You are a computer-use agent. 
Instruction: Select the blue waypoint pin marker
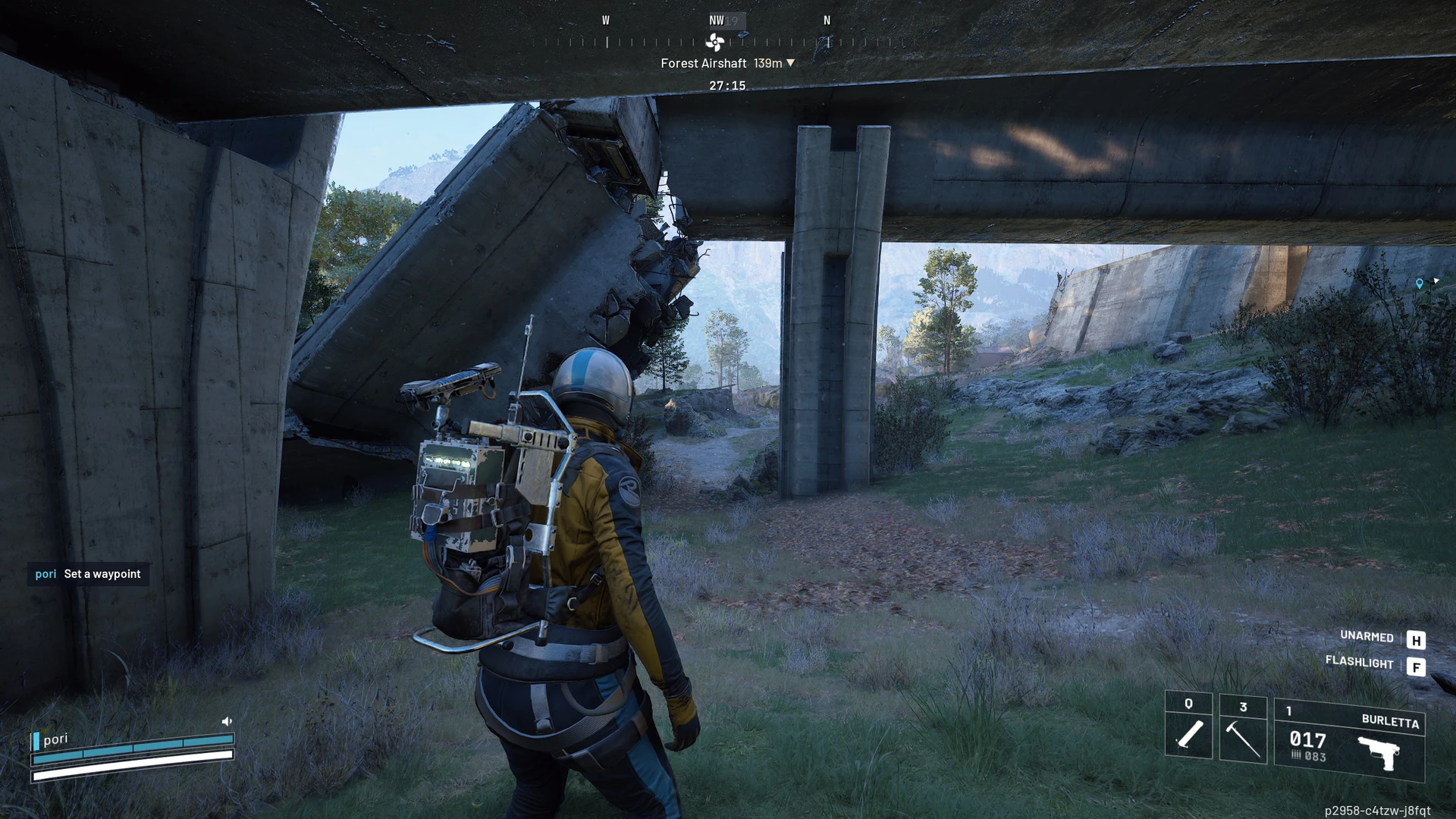[1420, 284]
